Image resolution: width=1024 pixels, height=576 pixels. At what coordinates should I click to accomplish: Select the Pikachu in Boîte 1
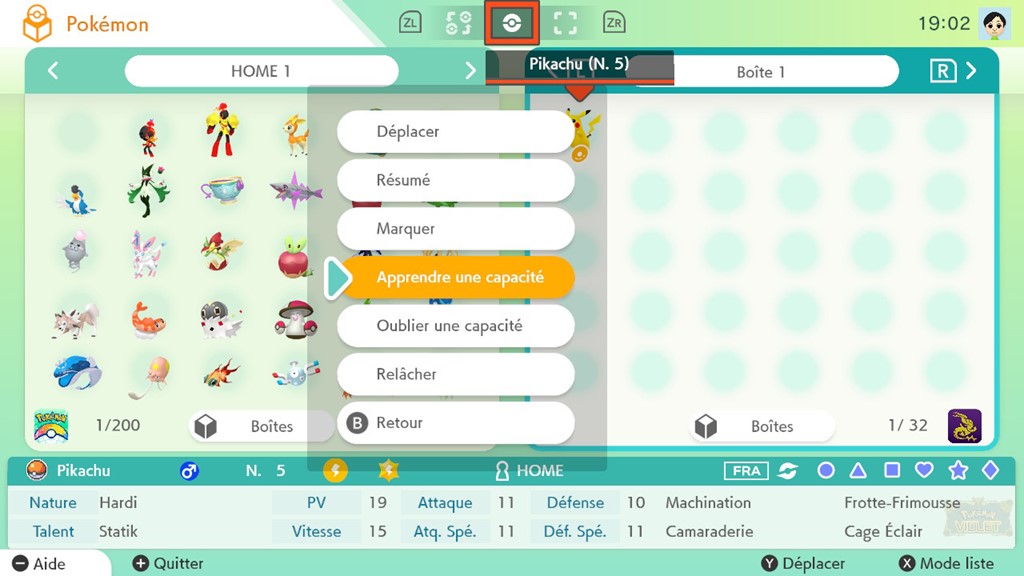point(580,132)
